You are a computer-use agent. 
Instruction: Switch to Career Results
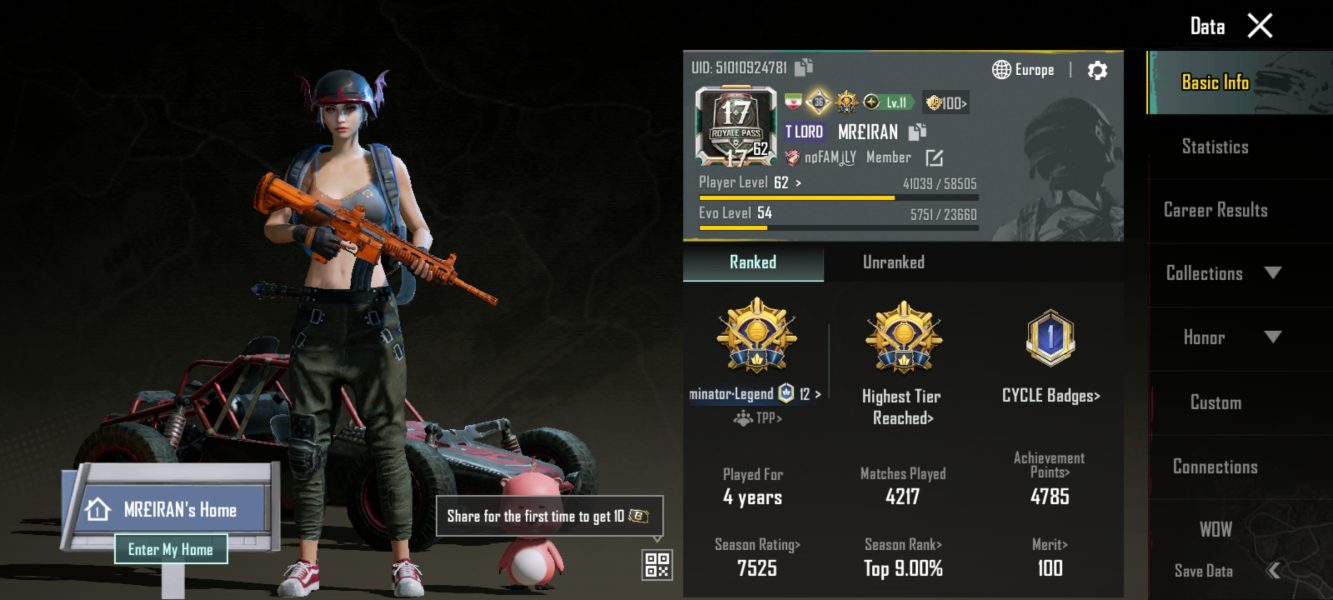coord(1215,210)
